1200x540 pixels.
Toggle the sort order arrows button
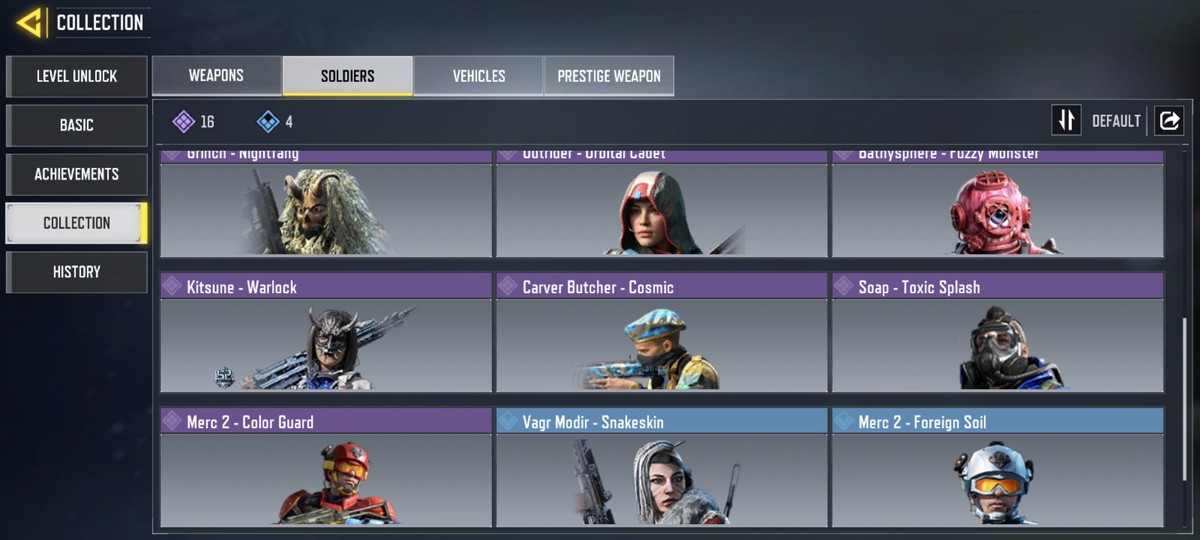[1066, 121]
